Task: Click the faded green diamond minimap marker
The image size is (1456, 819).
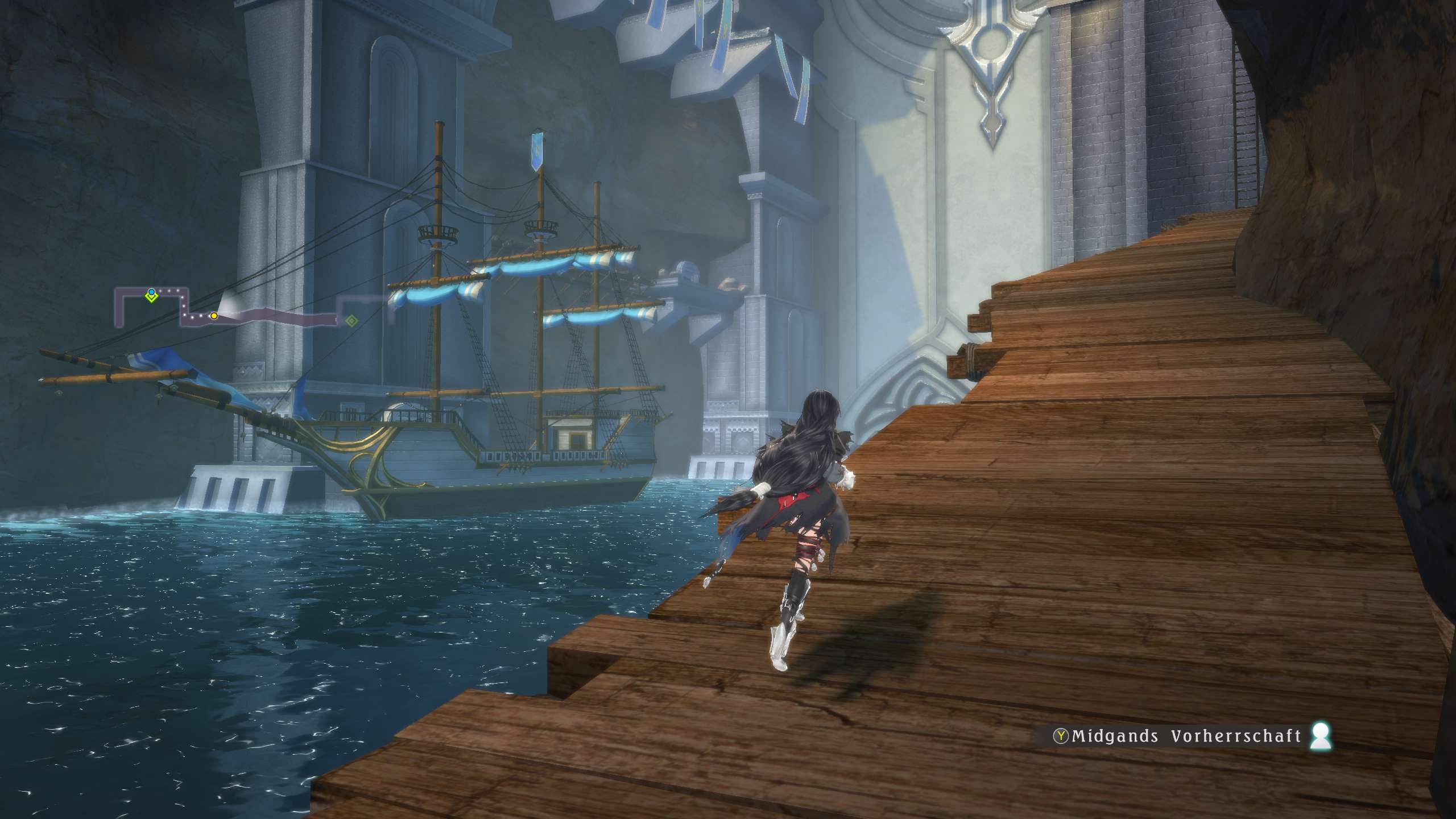Action: click(352, 321)
